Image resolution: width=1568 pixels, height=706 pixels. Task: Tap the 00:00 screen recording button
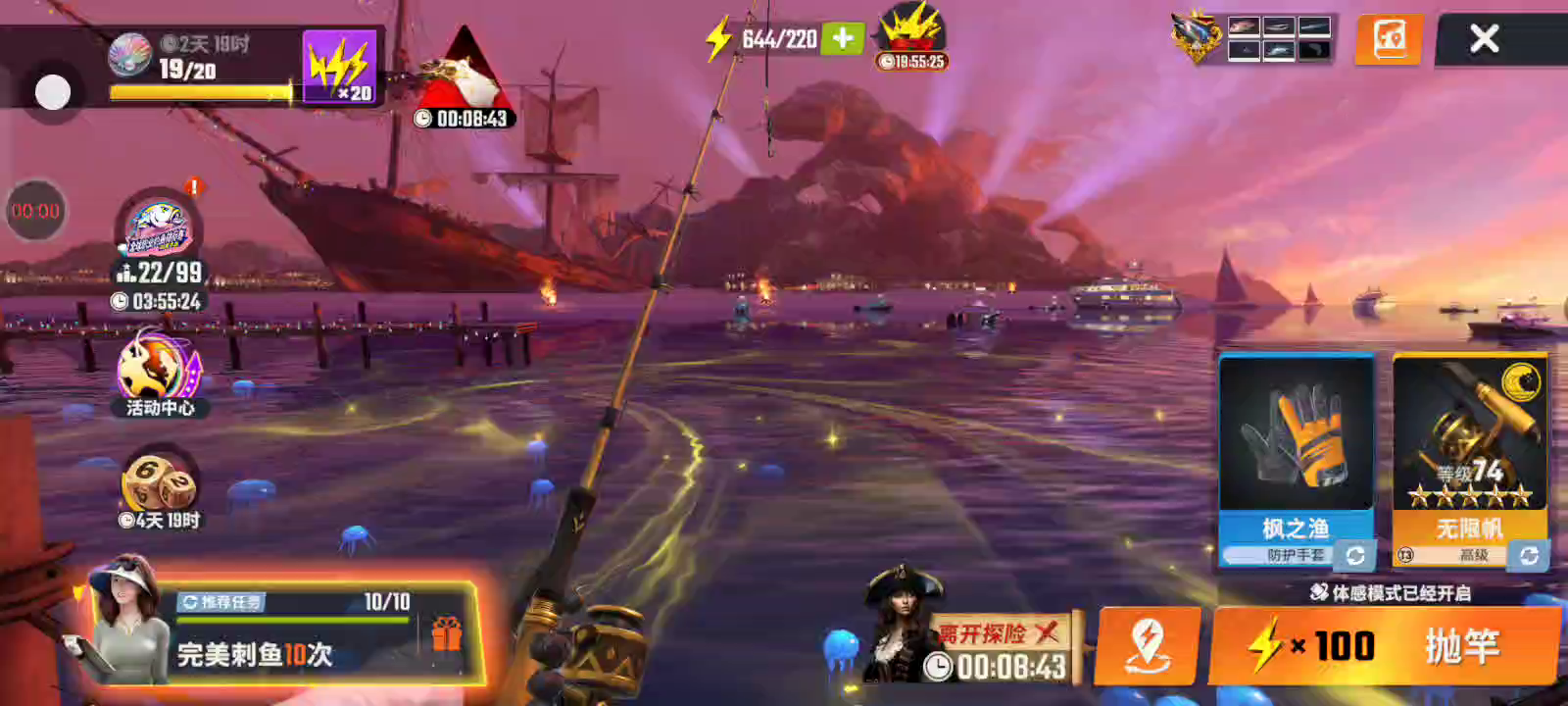tap(36, 211)
